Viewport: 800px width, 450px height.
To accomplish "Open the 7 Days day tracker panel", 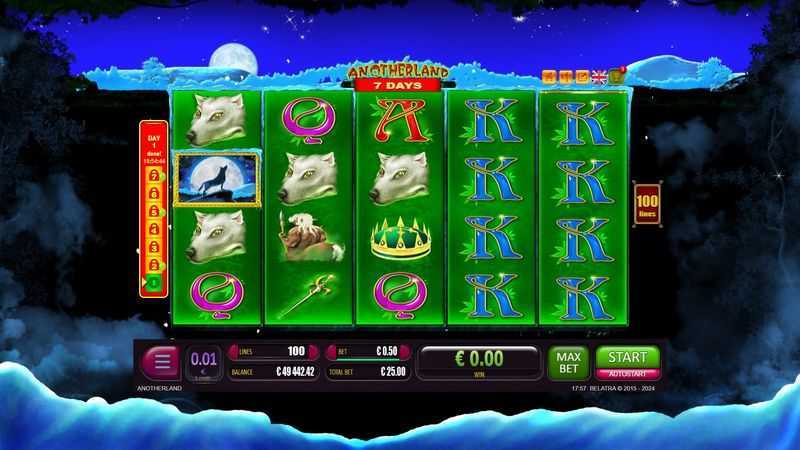I will pyautogui.click(x=154, y=210).
